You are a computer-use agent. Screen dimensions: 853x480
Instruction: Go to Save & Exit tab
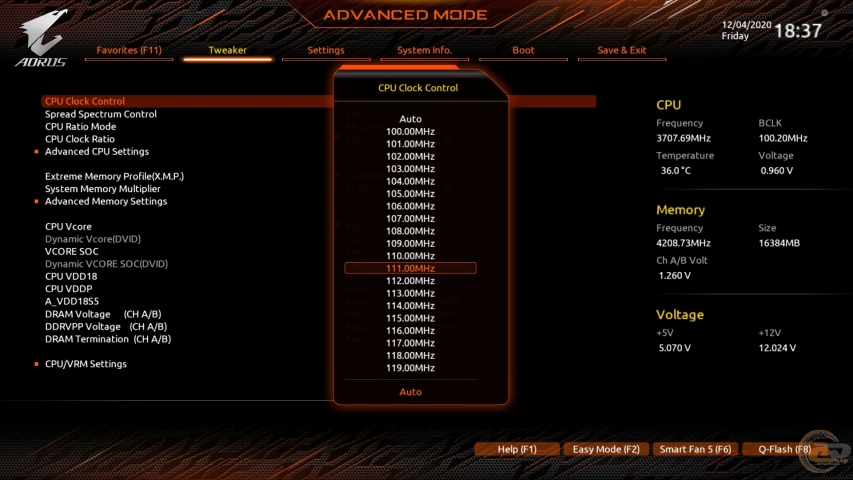[x=622, y=50]
